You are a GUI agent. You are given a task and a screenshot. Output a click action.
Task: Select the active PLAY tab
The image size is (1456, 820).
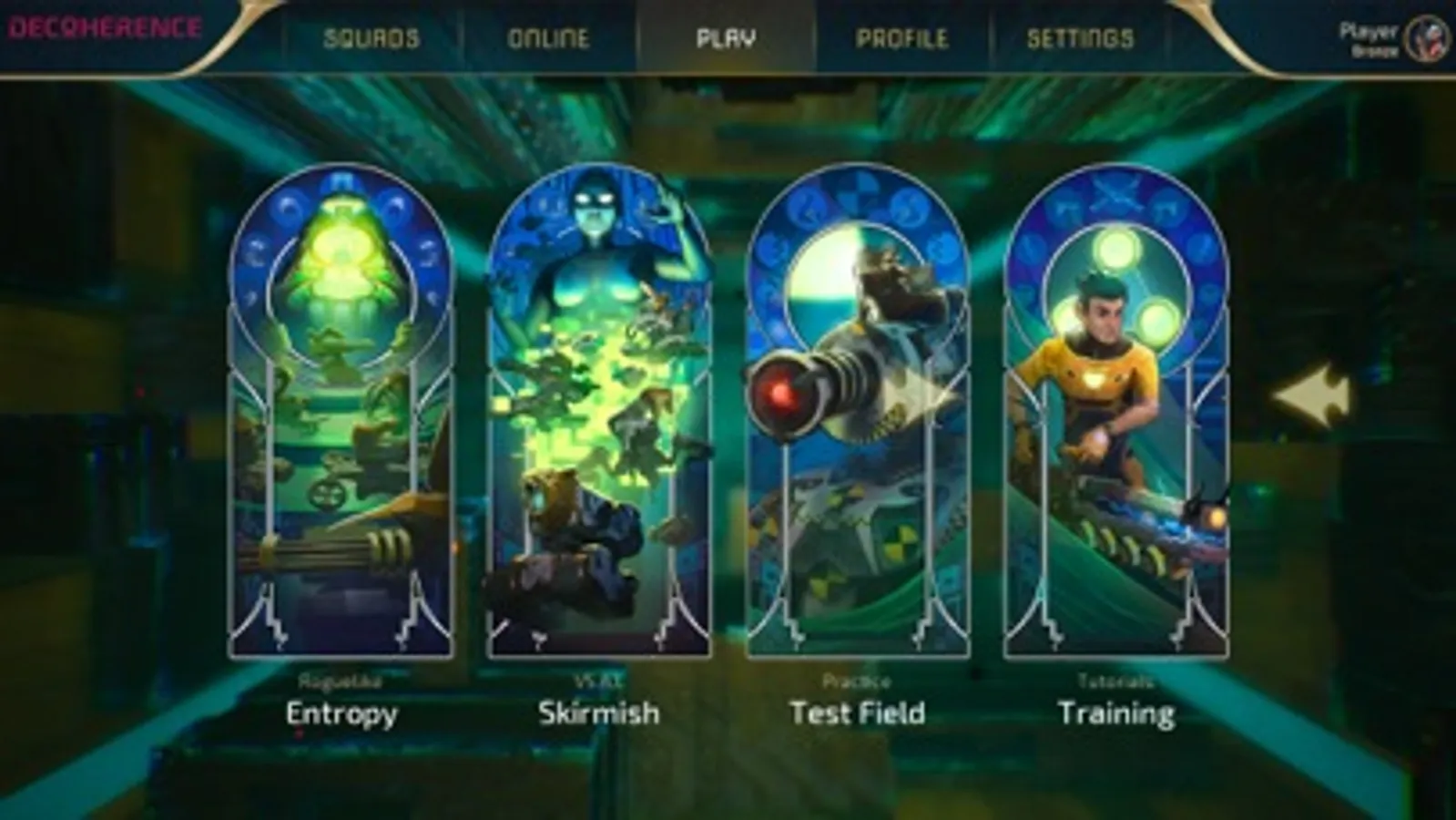pyautogui.click(x=726, y=38)
